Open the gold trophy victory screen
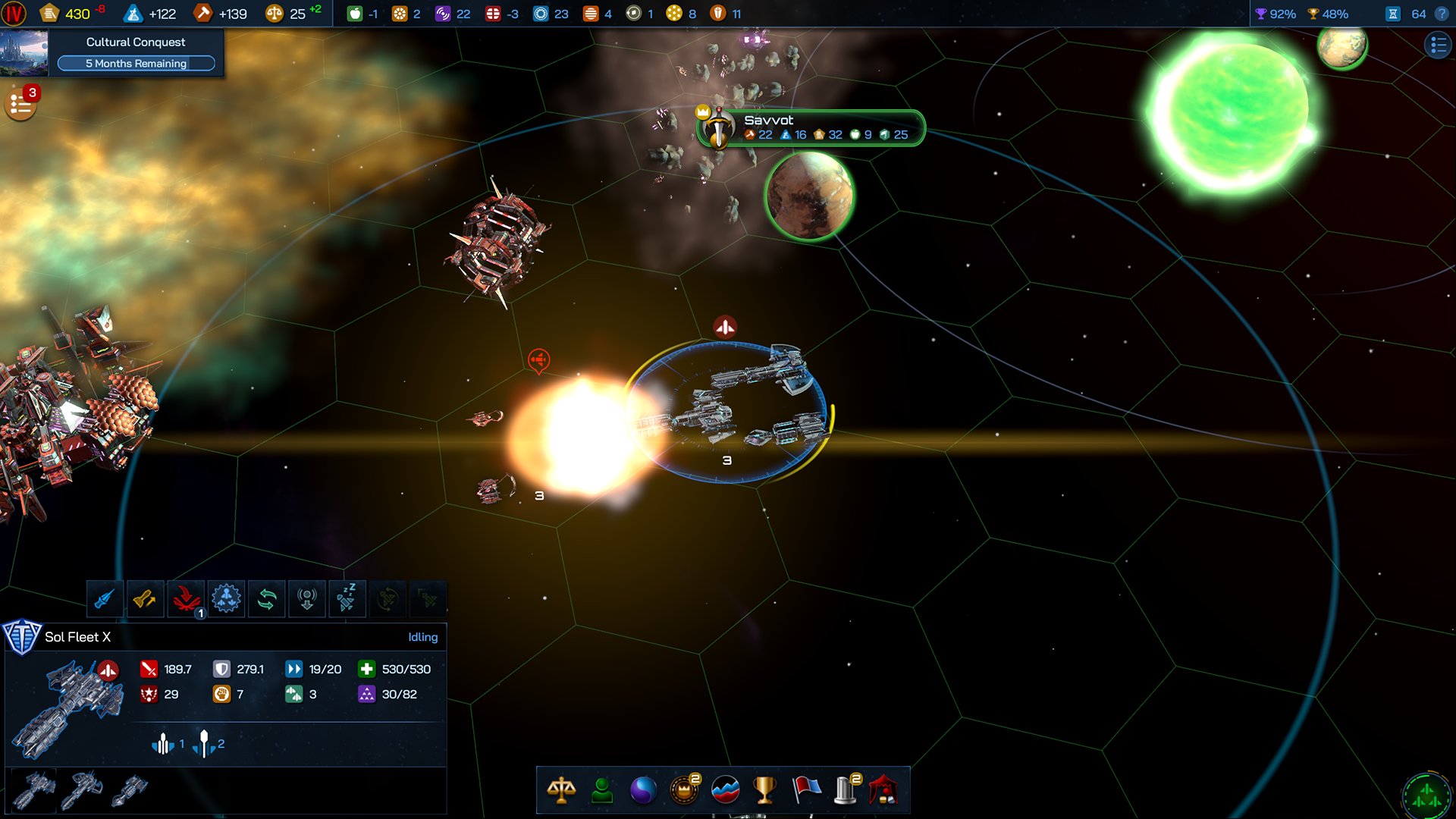 764,790
